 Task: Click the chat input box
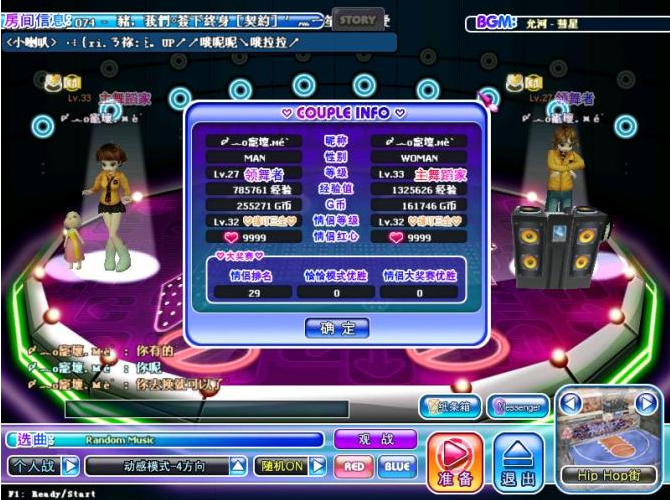[x=207, y=409]
